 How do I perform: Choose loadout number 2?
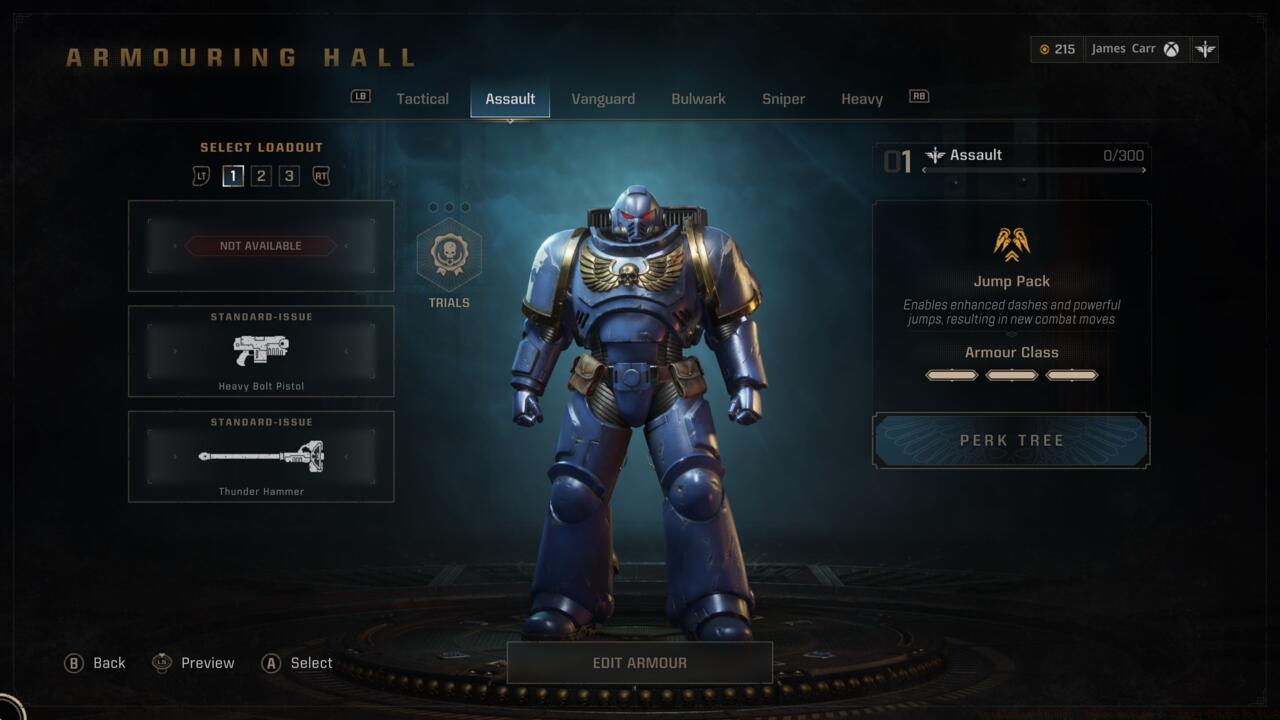point(261,176)
